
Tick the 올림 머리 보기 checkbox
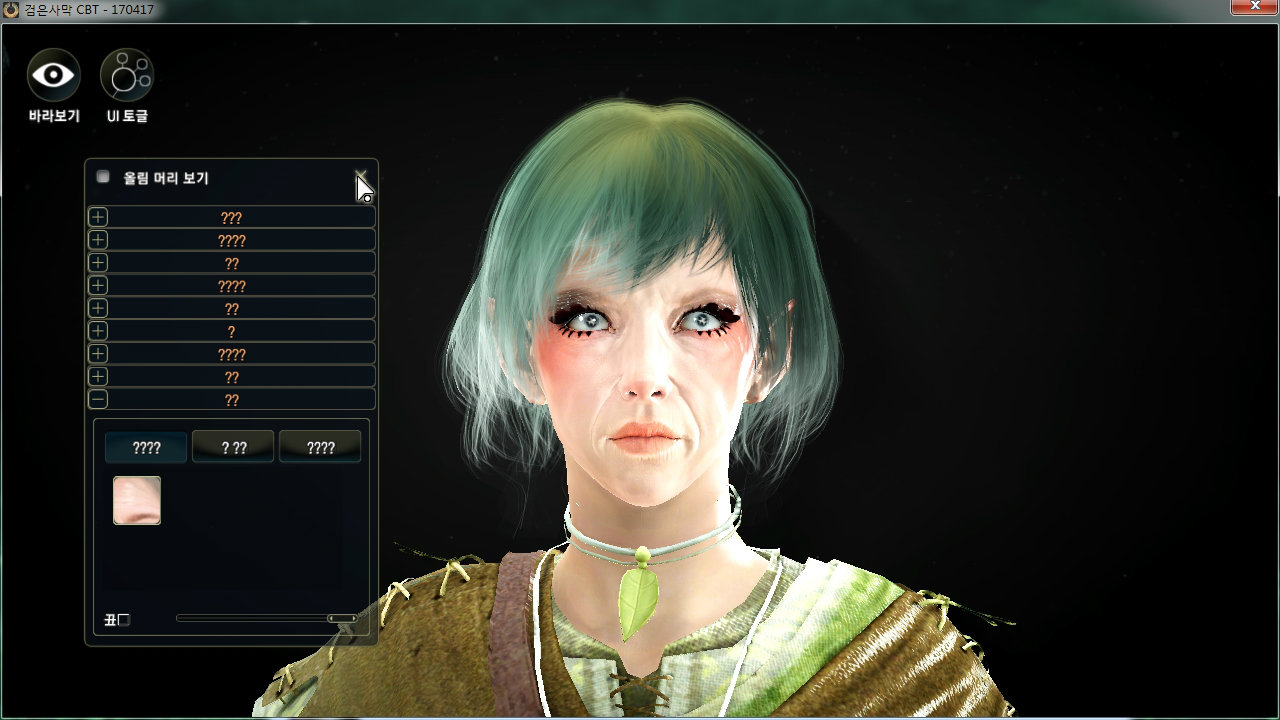pos(103,177)
